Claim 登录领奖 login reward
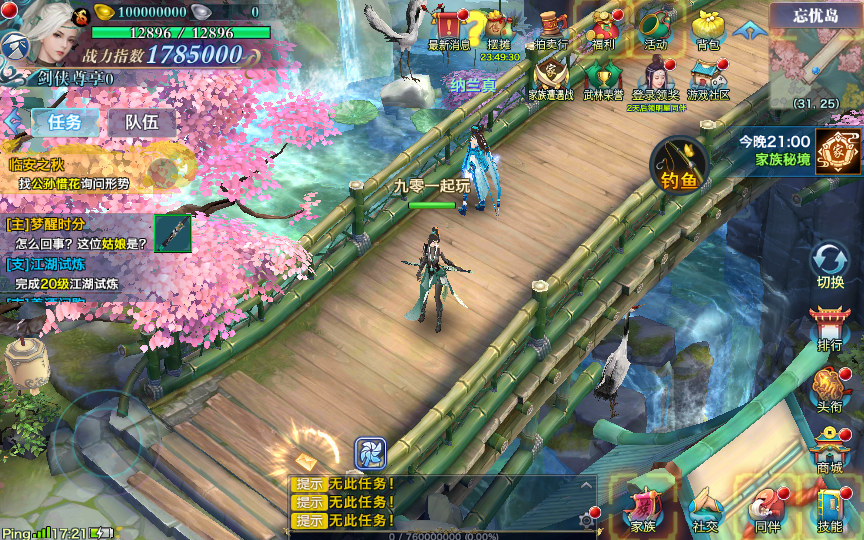864x540 pixels. point(655,75)
